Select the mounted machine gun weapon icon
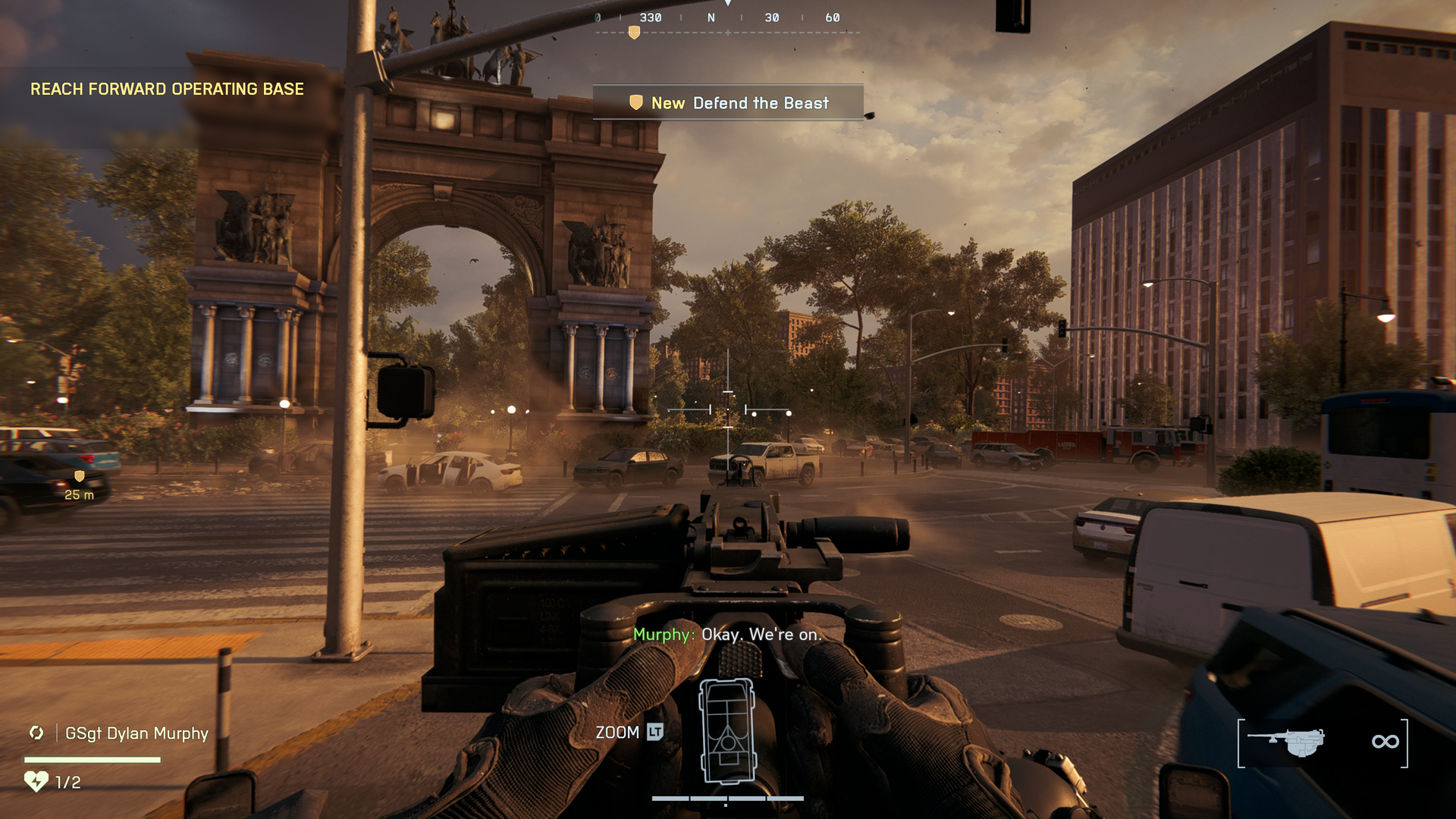Viewport: 1456px width, 819px height. tap(1286, 742)
